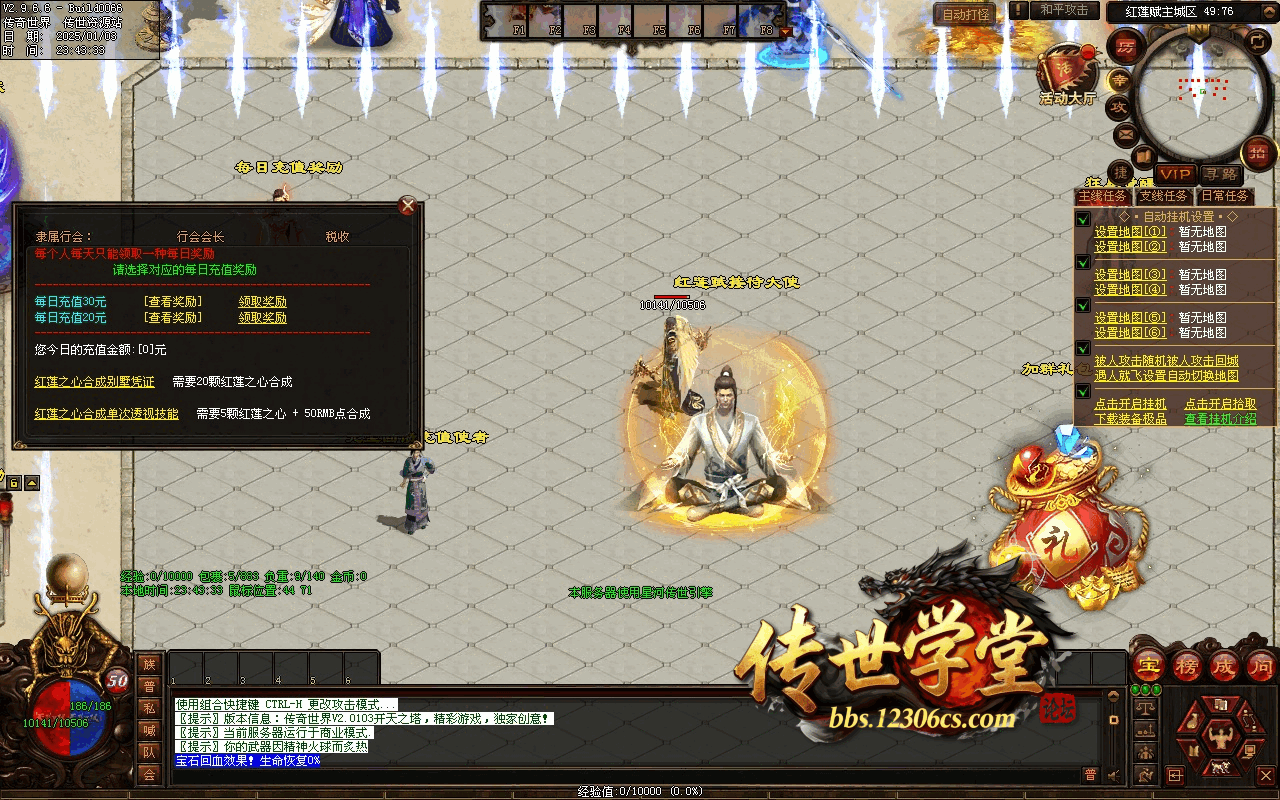Viewport: 1280px width, 800px height.
Task: Enable auto-pickup via 点击开启拾取
Action: tap(1221, 404)
